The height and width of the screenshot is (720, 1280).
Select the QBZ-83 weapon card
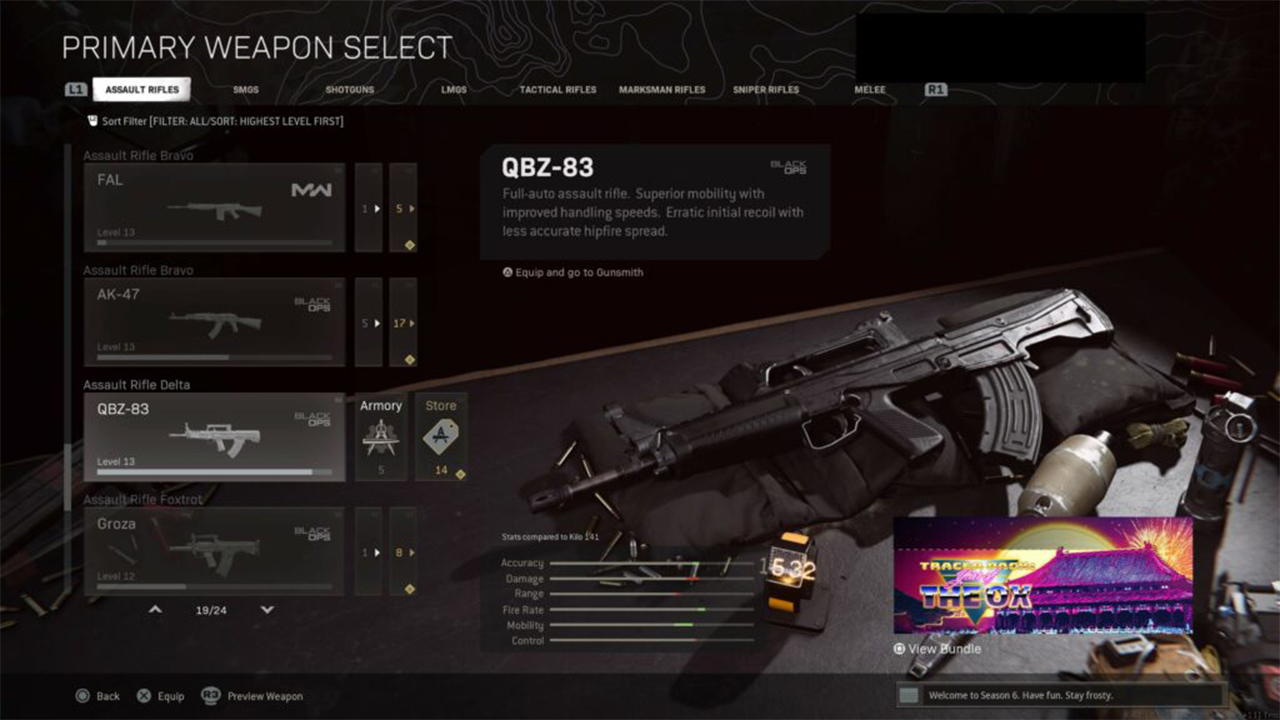[214, 437]
